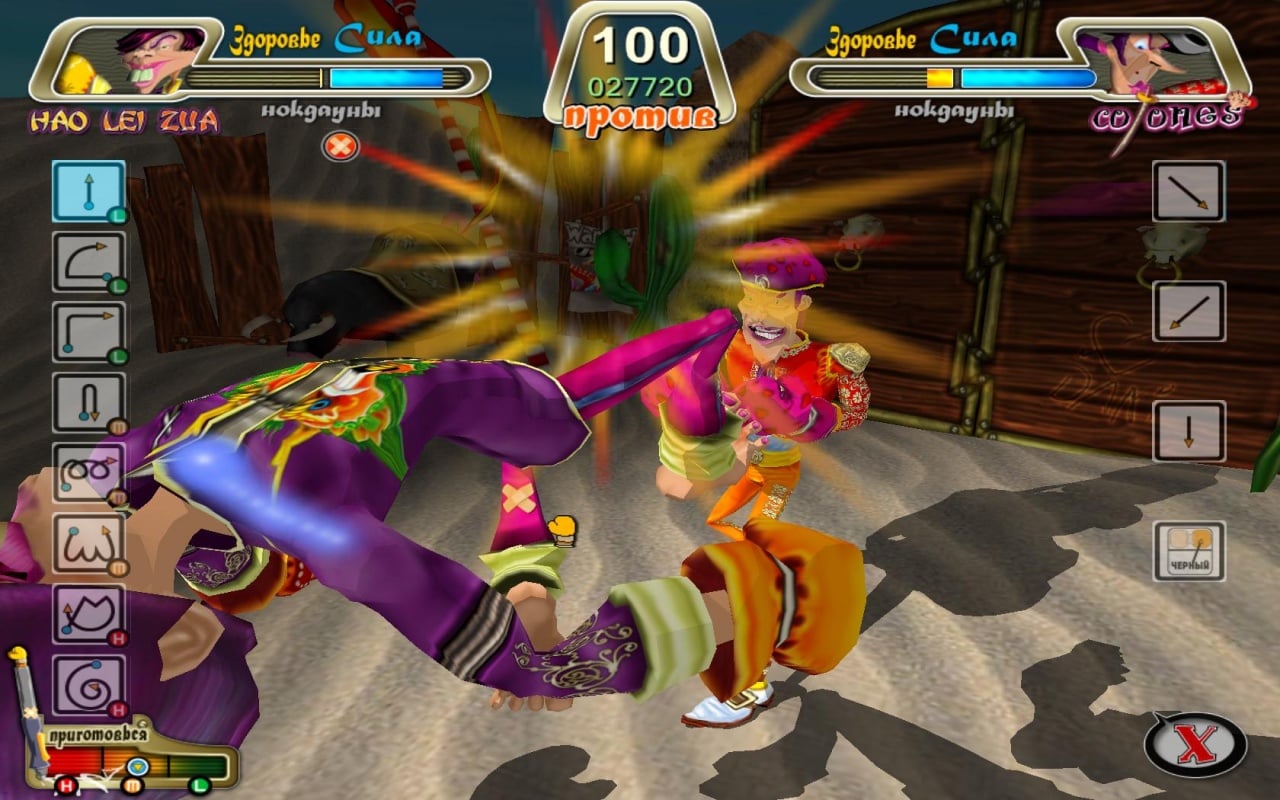Activate the spiral gesture move
The height and width of the screenshot is (800, 1280).
(x=89, y=685)
